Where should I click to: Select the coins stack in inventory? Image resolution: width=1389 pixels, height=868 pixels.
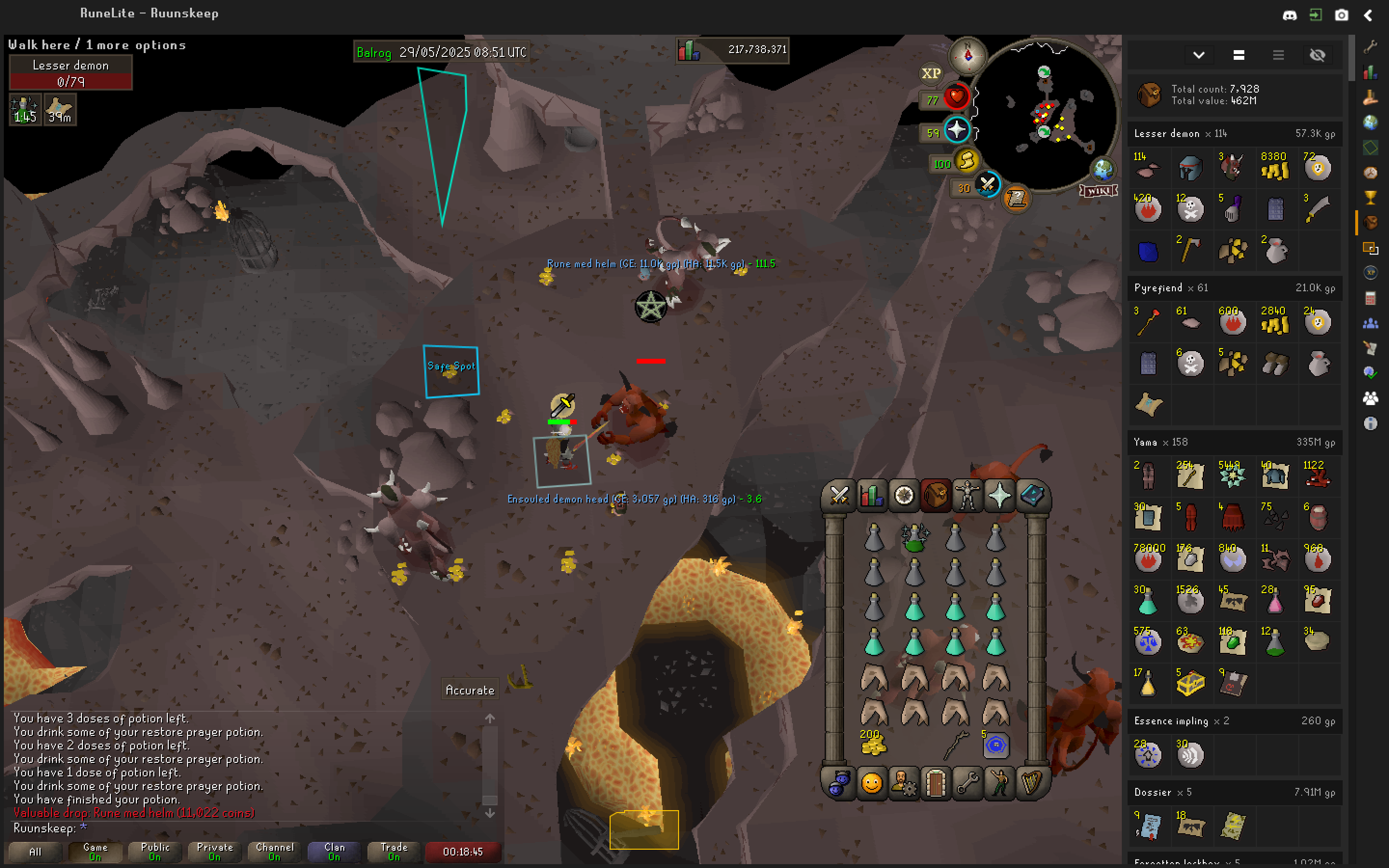pos(873,745)
